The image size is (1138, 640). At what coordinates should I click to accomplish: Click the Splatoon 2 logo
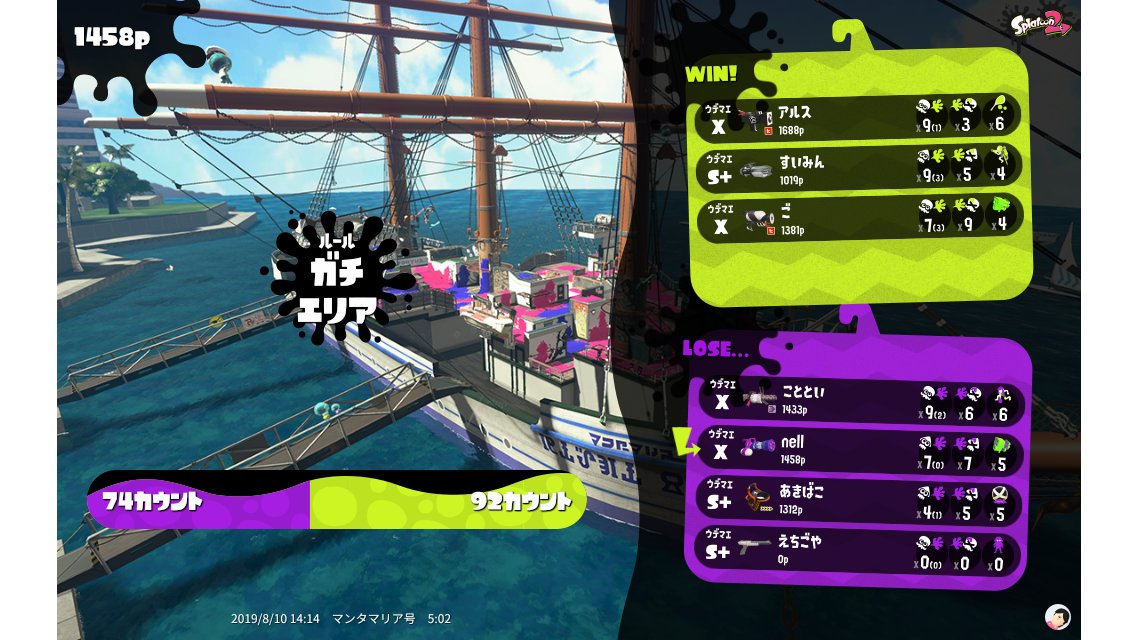point(1040,24)
